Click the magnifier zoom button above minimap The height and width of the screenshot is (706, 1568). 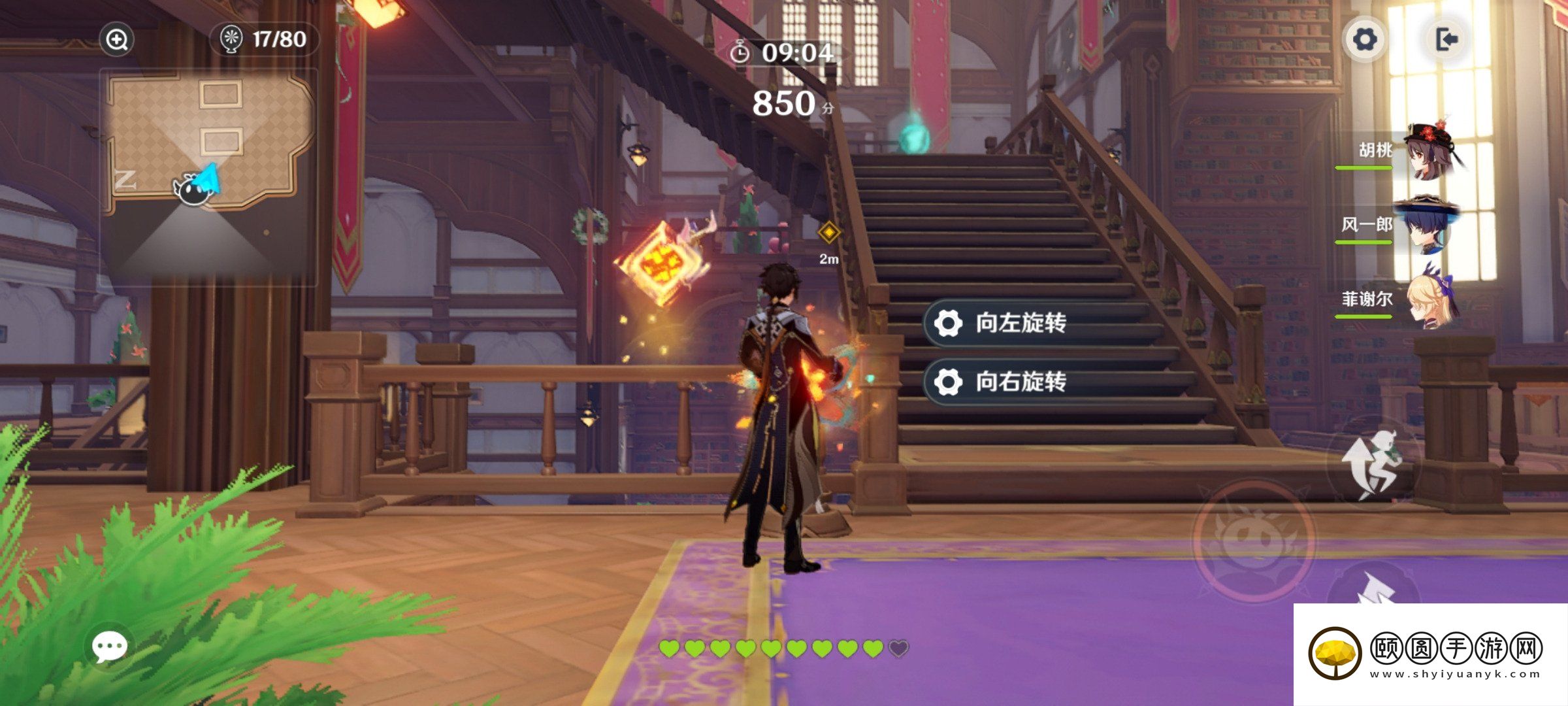pyautogui.click(x=117, y=40)
